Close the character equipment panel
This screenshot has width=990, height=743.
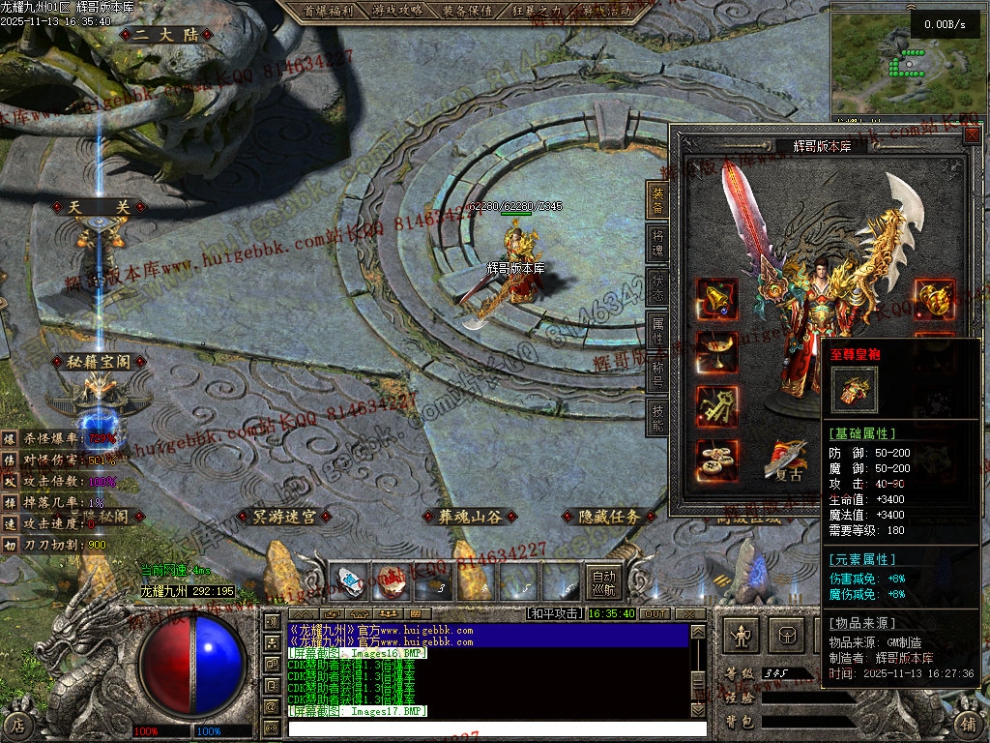coord(970,135)
